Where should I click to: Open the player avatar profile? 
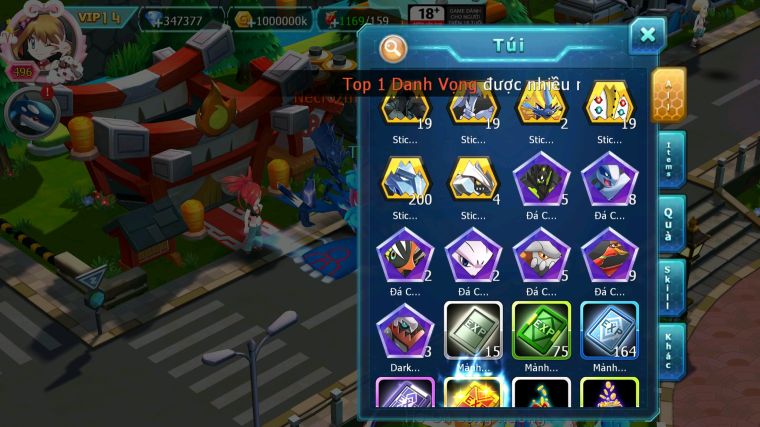tap(32, 38)
